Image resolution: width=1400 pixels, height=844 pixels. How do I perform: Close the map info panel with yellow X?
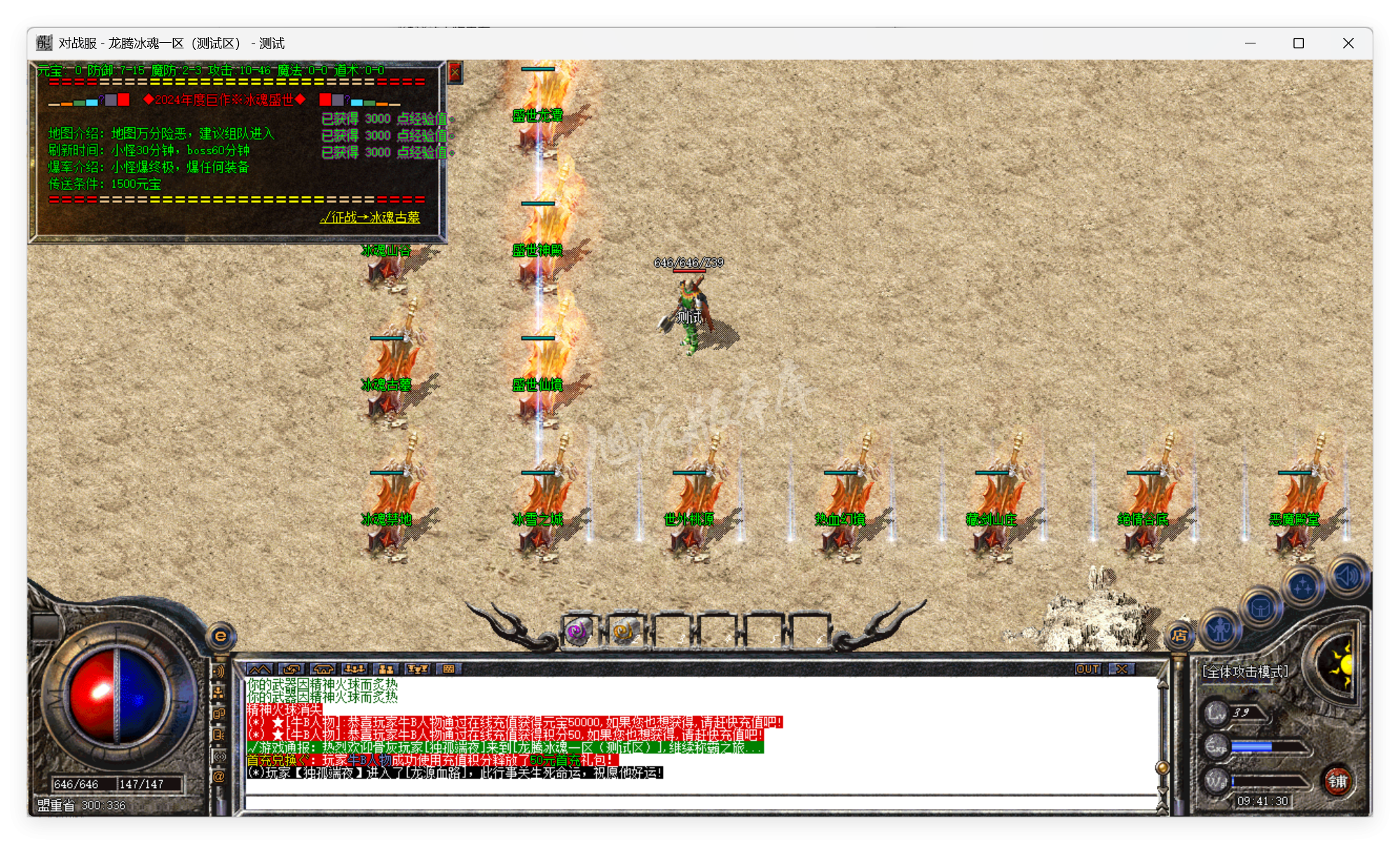click(455, 72)
